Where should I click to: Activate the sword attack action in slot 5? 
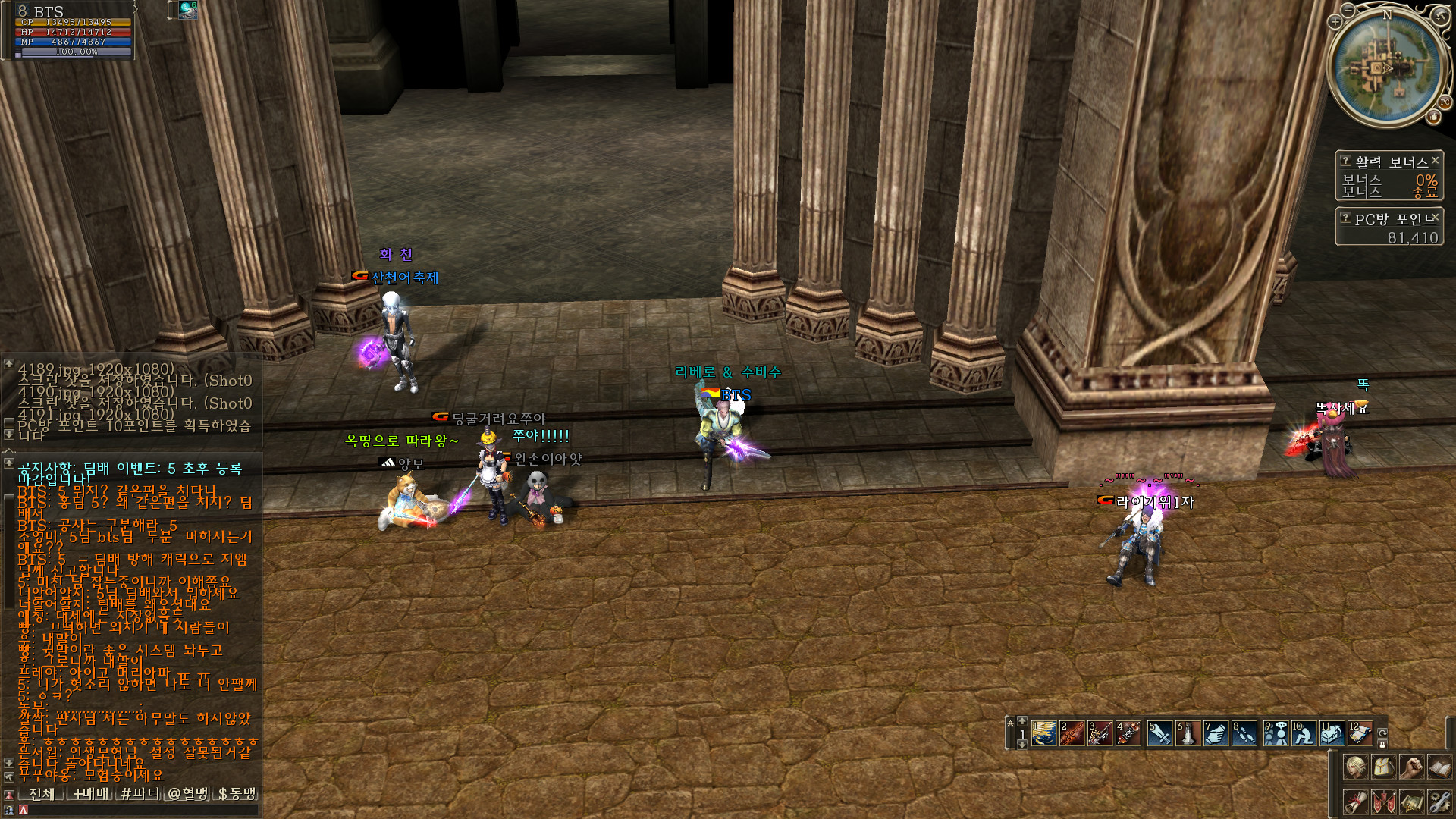(1159, 733)
